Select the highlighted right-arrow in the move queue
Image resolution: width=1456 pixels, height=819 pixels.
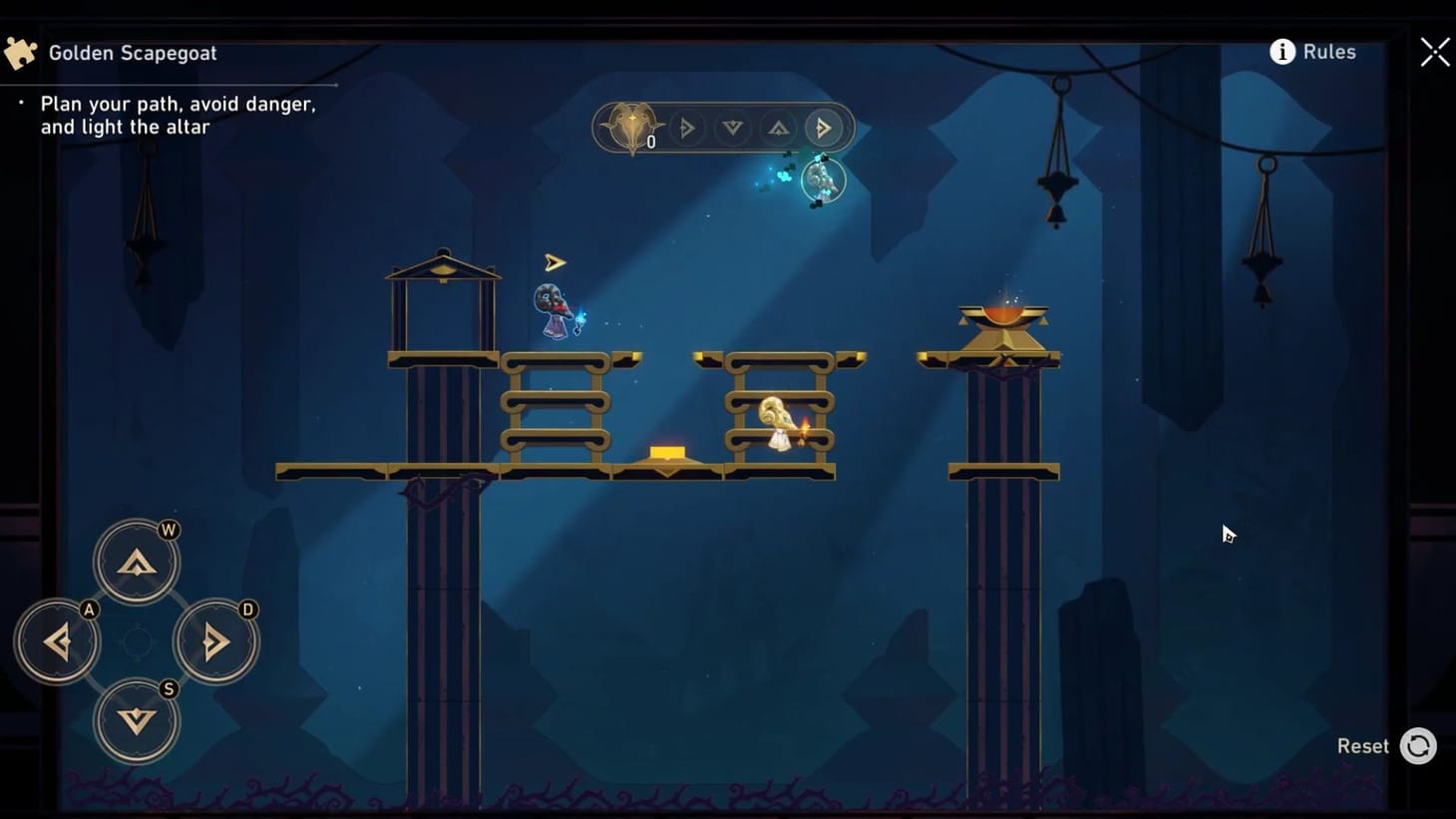coord(825,128)
